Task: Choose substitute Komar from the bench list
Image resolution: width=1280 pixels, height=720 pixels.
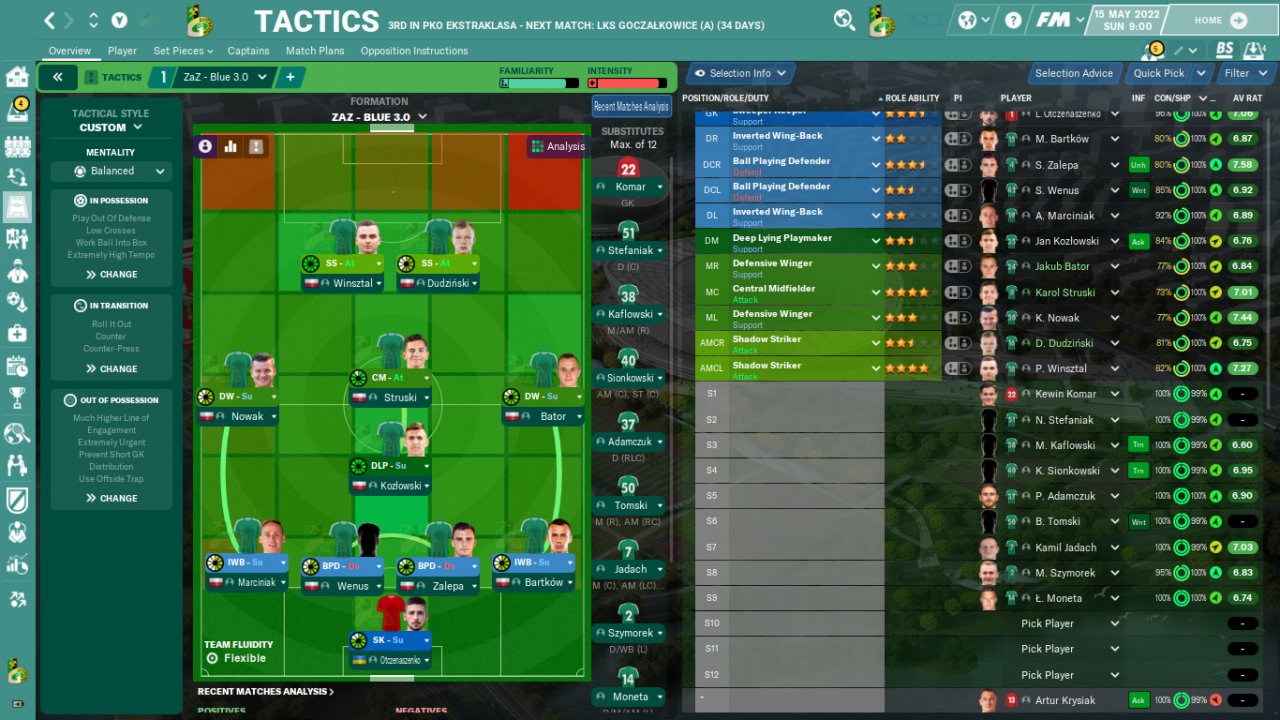Action: tap(630, 187)
